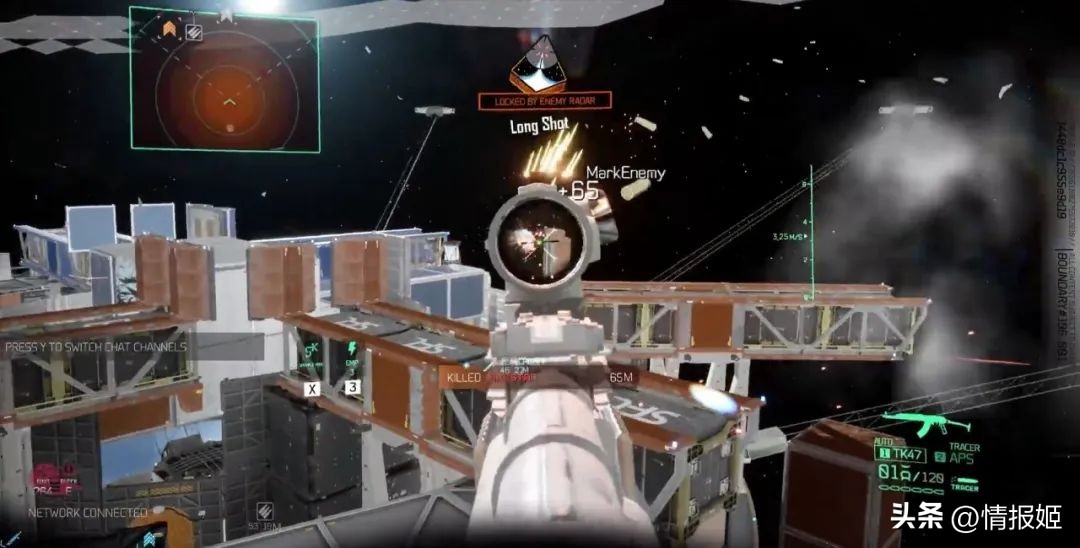The image size is (1080, 548).
Task: Click the chat channel message box
Action: point(98,347)
